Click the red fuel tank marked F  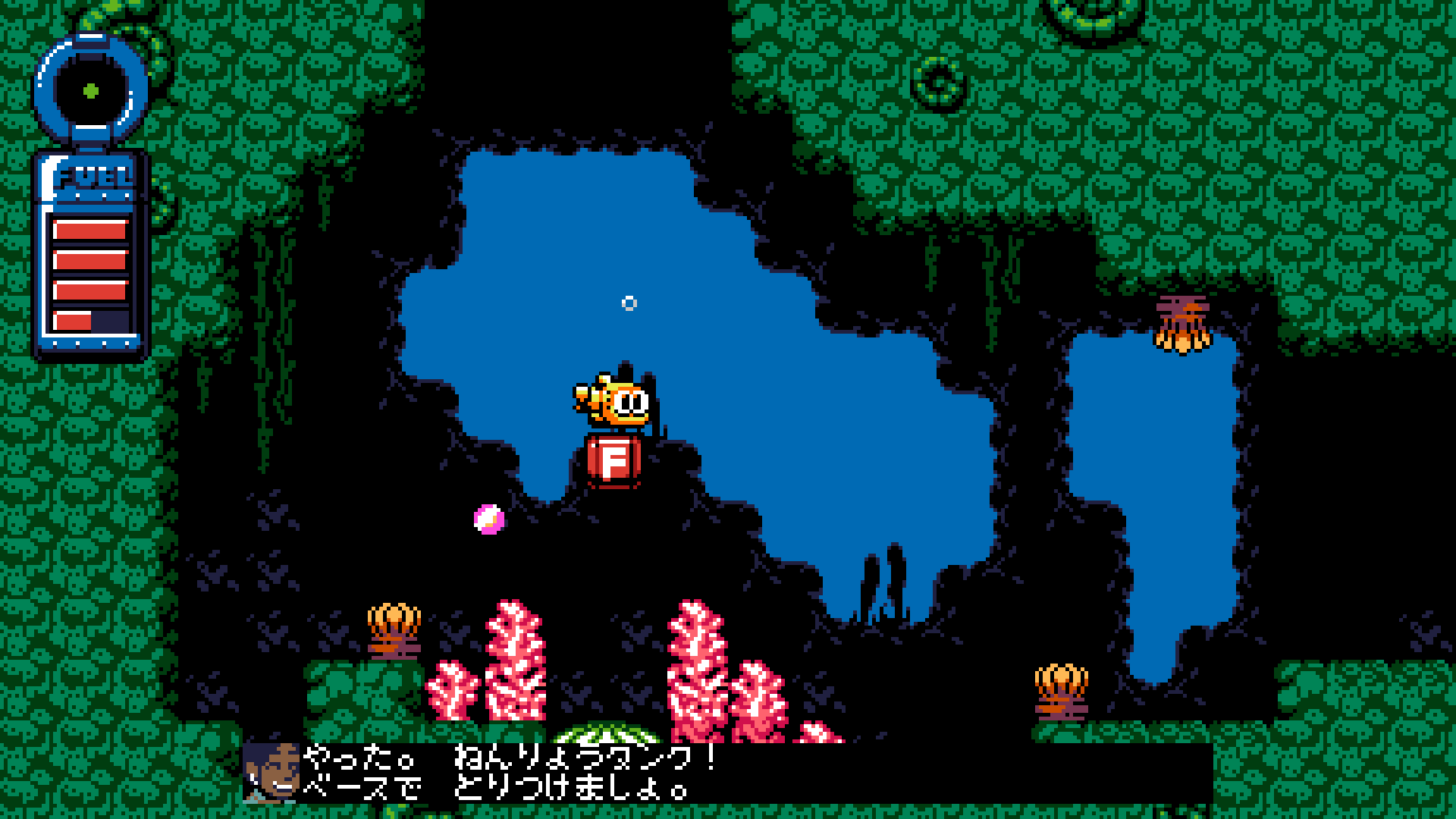pos(613,460)
